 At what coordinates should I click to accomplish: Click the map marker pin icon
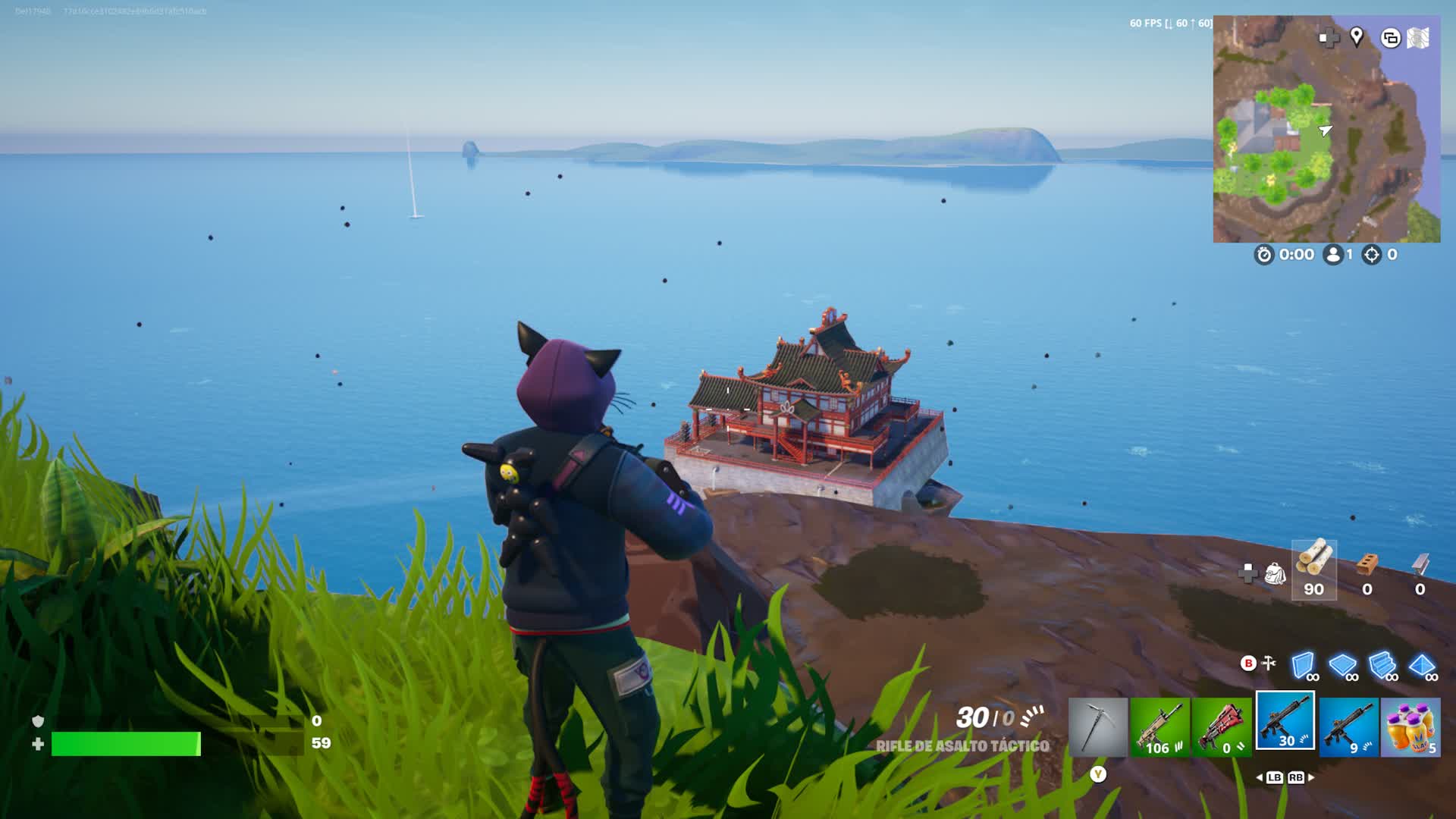(1357, 36)
